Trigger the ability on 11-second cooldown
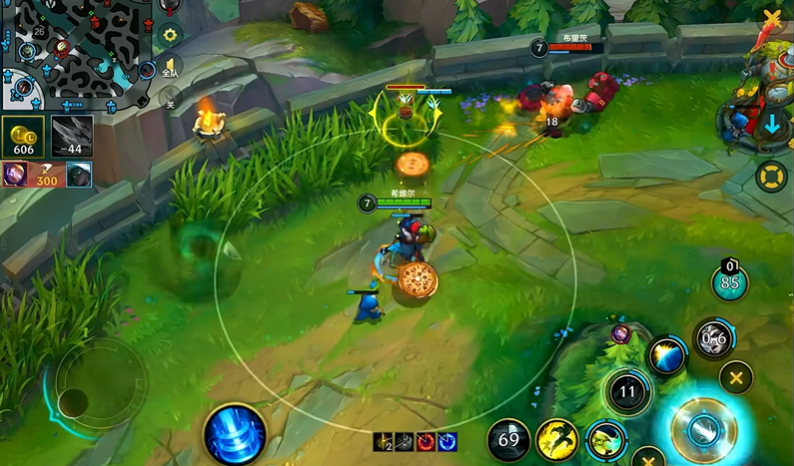The width and height of the screenshot is (794, 466). pyautogui.click(x=627, y=391)
